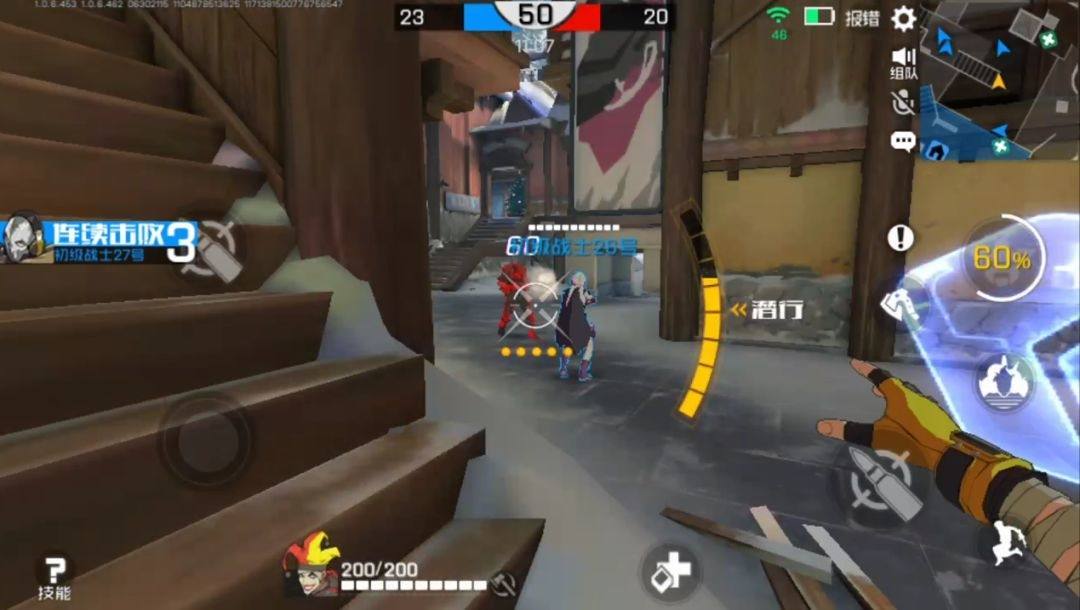
Task: Open the gear settings menu
Action: (903, 18)
